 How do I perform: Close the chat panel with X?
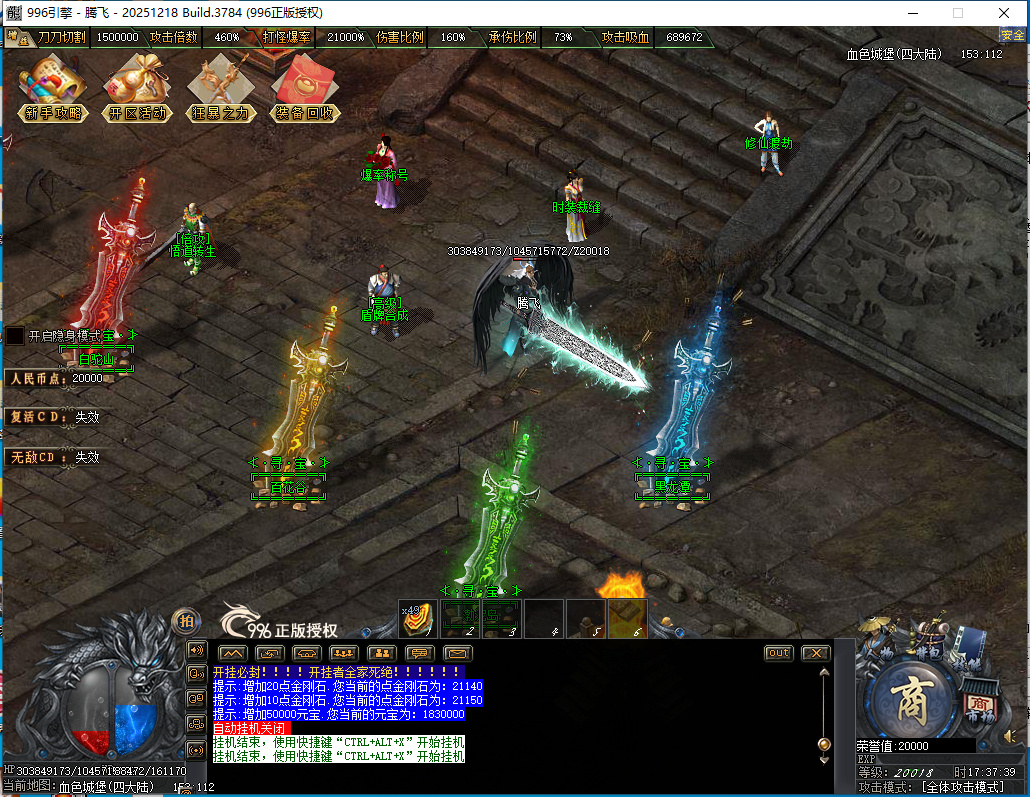click(816, 653)
